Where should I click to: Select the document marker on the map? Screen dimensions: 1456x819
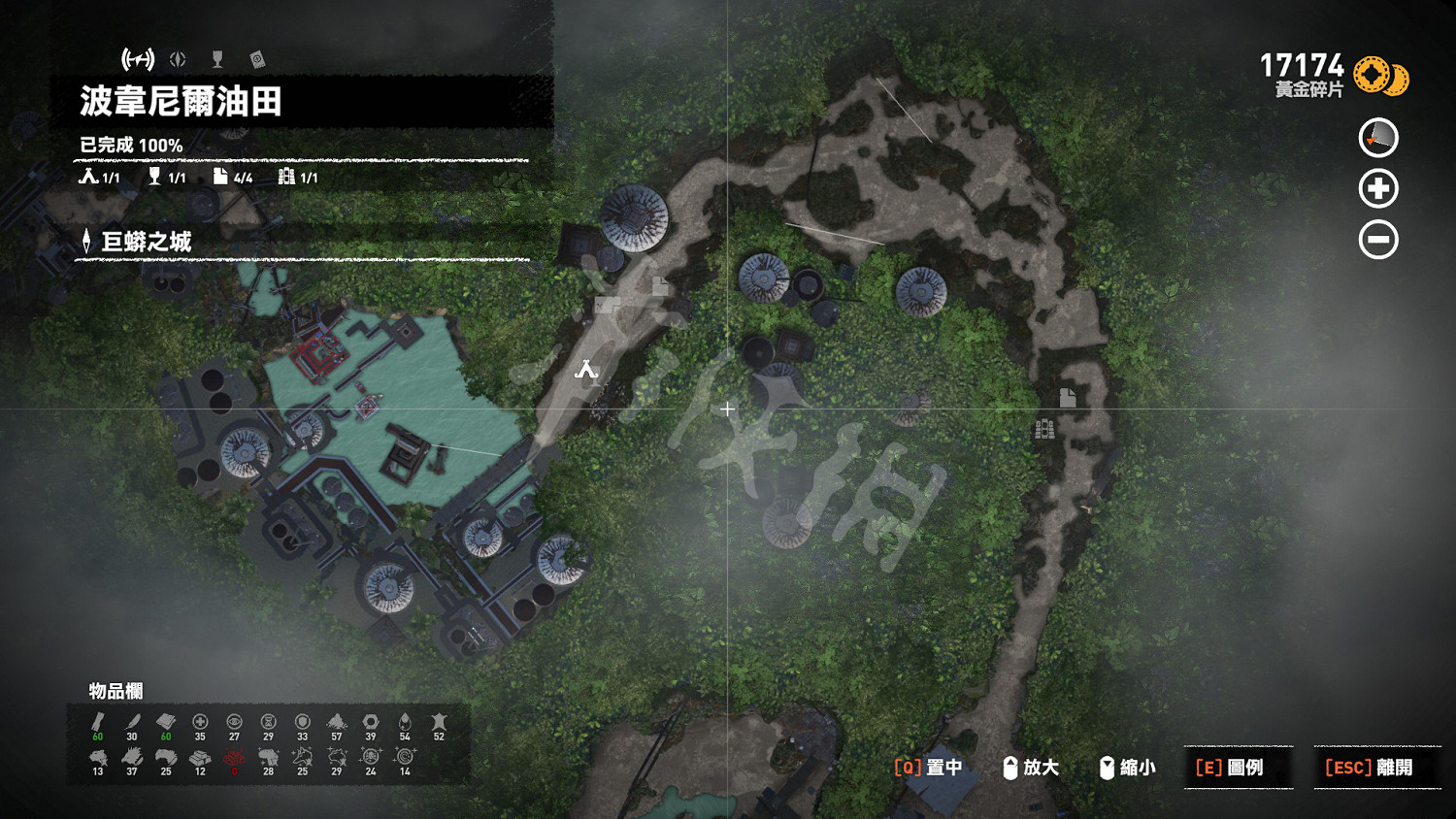click(1068, 397)
